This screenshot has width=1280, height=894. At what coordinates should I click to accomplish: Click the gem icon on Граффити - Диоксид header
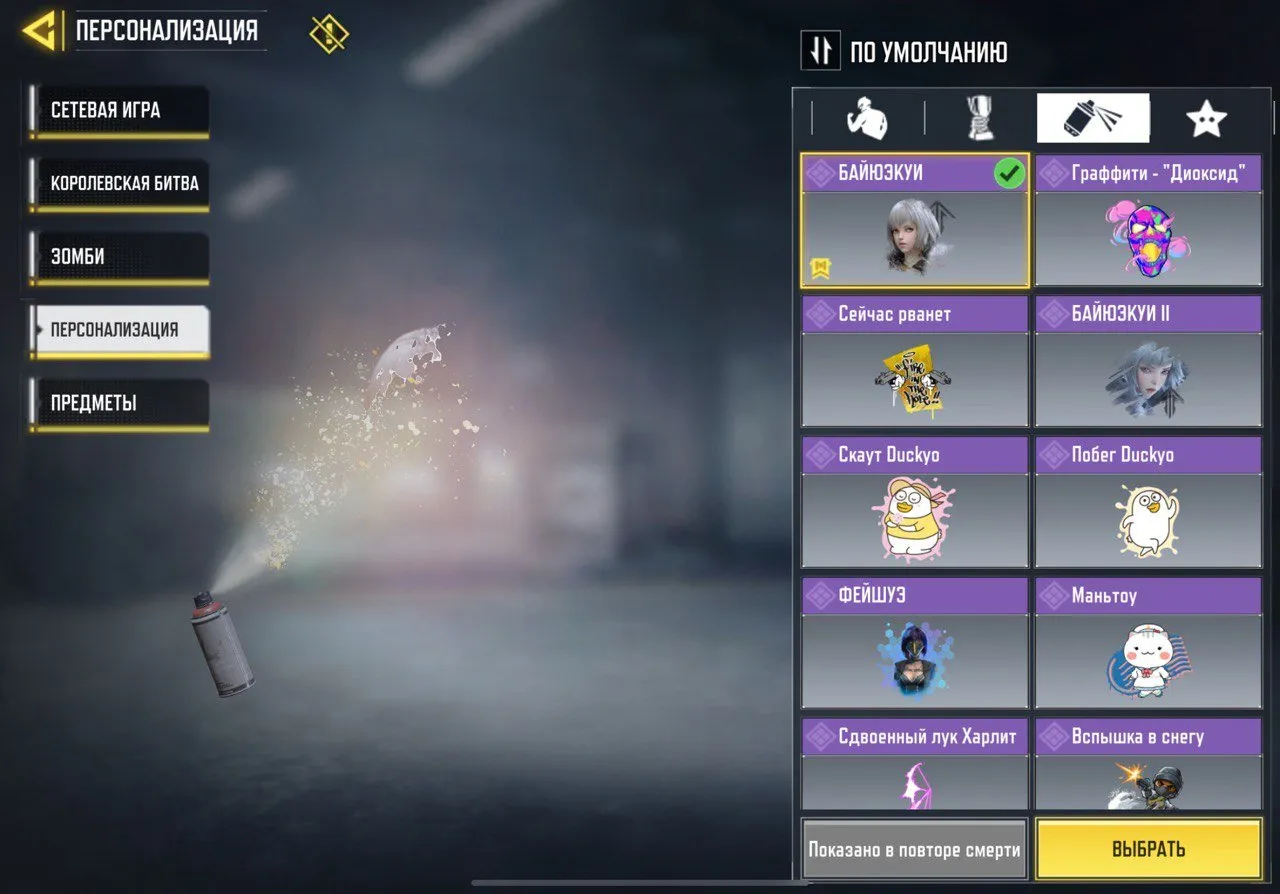point(1054,172)
